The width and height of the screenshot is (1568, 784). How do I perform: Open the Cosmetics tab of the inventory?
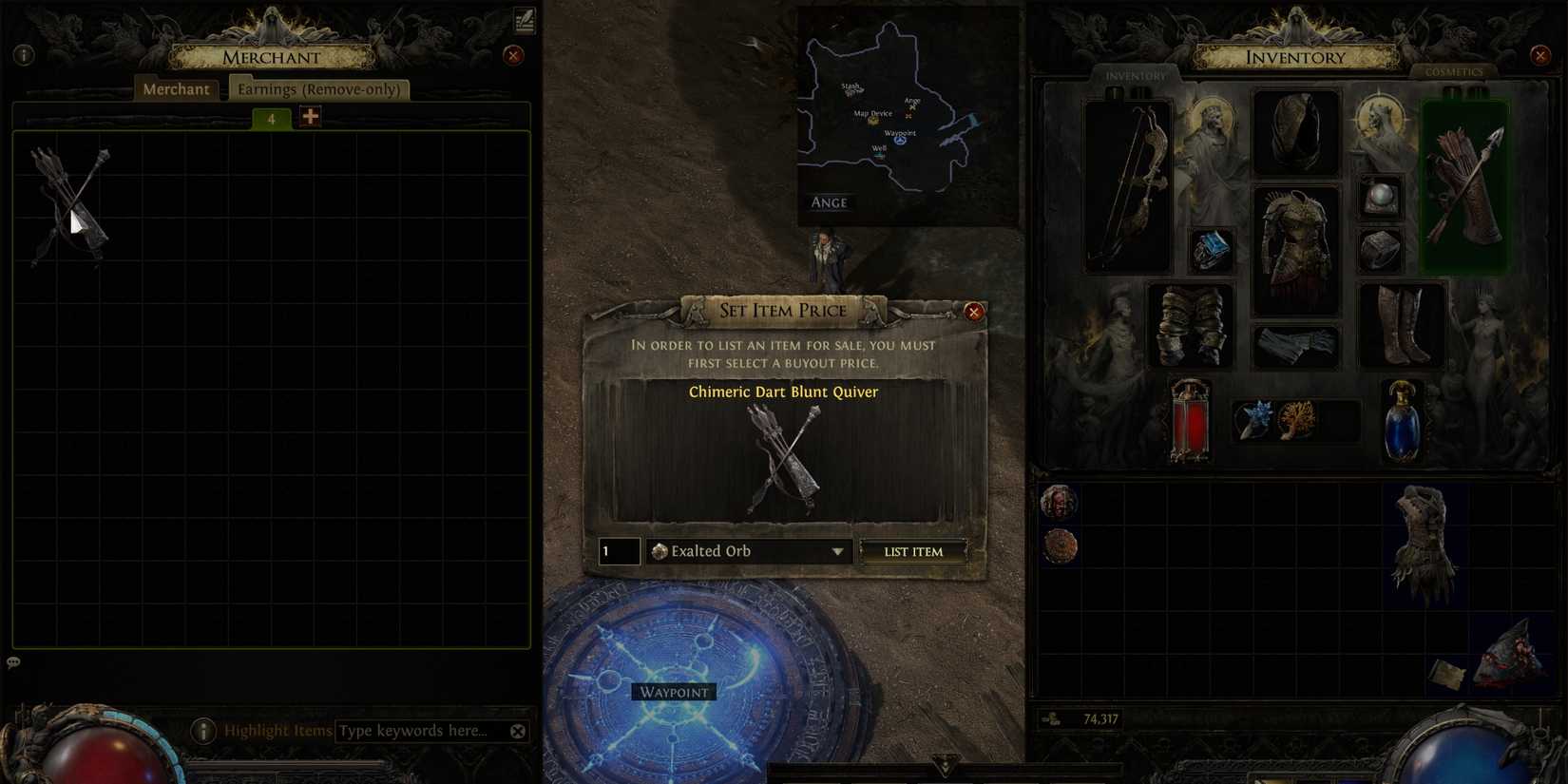pyautogui.click(x=1455, y=71)
